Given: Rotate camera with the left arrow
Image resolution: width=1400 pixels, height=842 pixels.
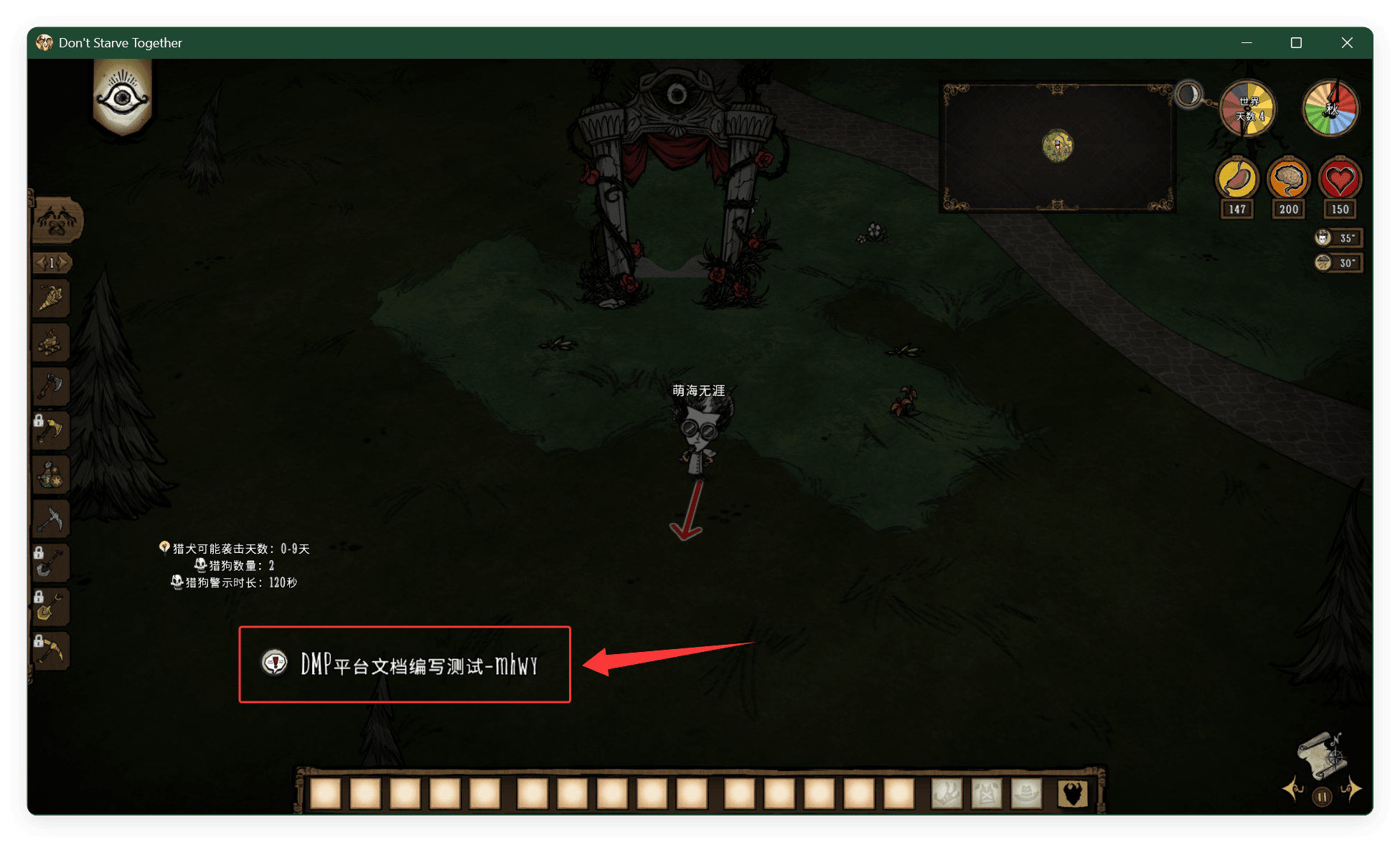Looking at the screenshot, I should tap(1293, 789).
